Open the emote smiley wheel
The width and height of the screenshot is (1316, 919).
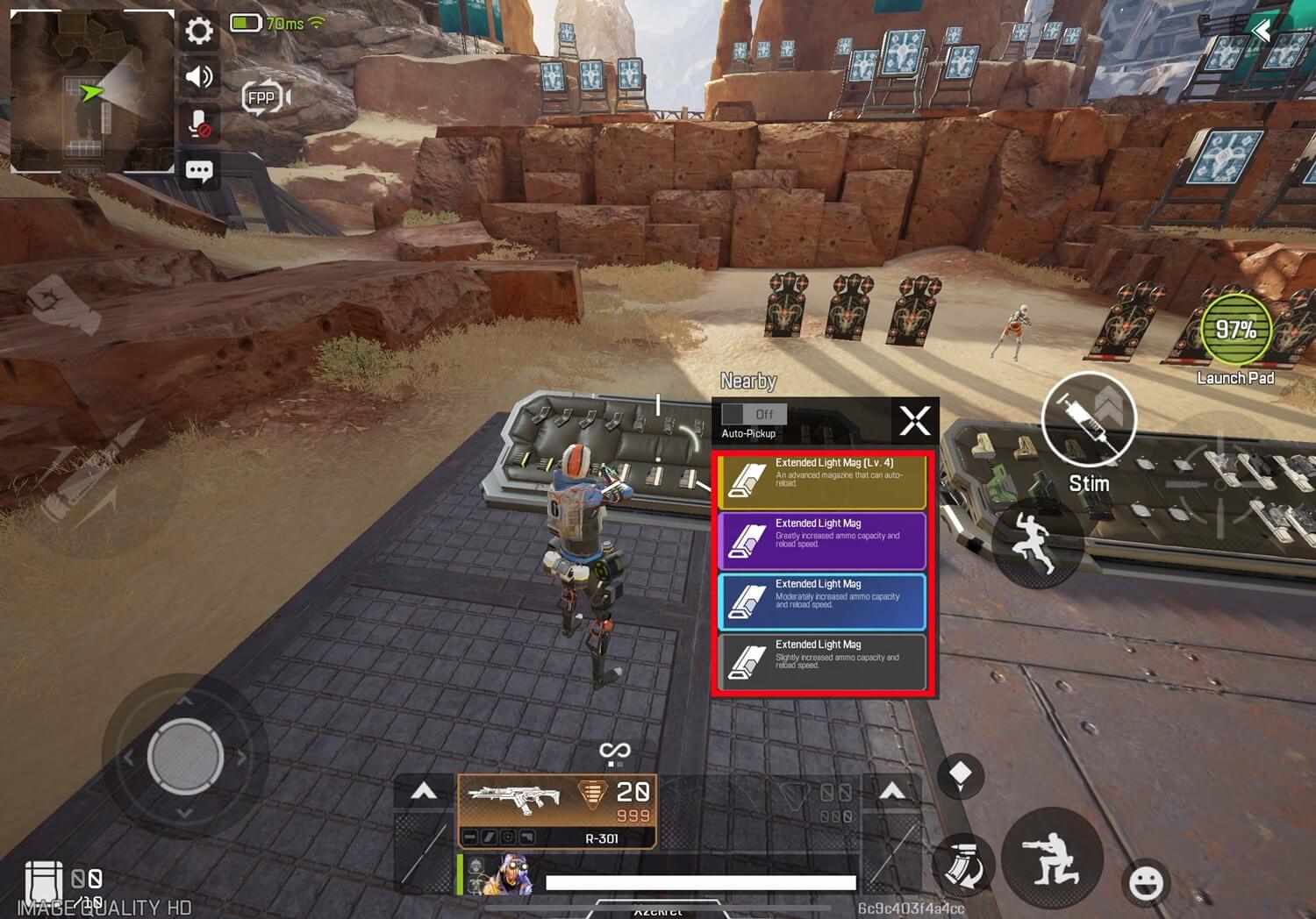coord(1146,882)
